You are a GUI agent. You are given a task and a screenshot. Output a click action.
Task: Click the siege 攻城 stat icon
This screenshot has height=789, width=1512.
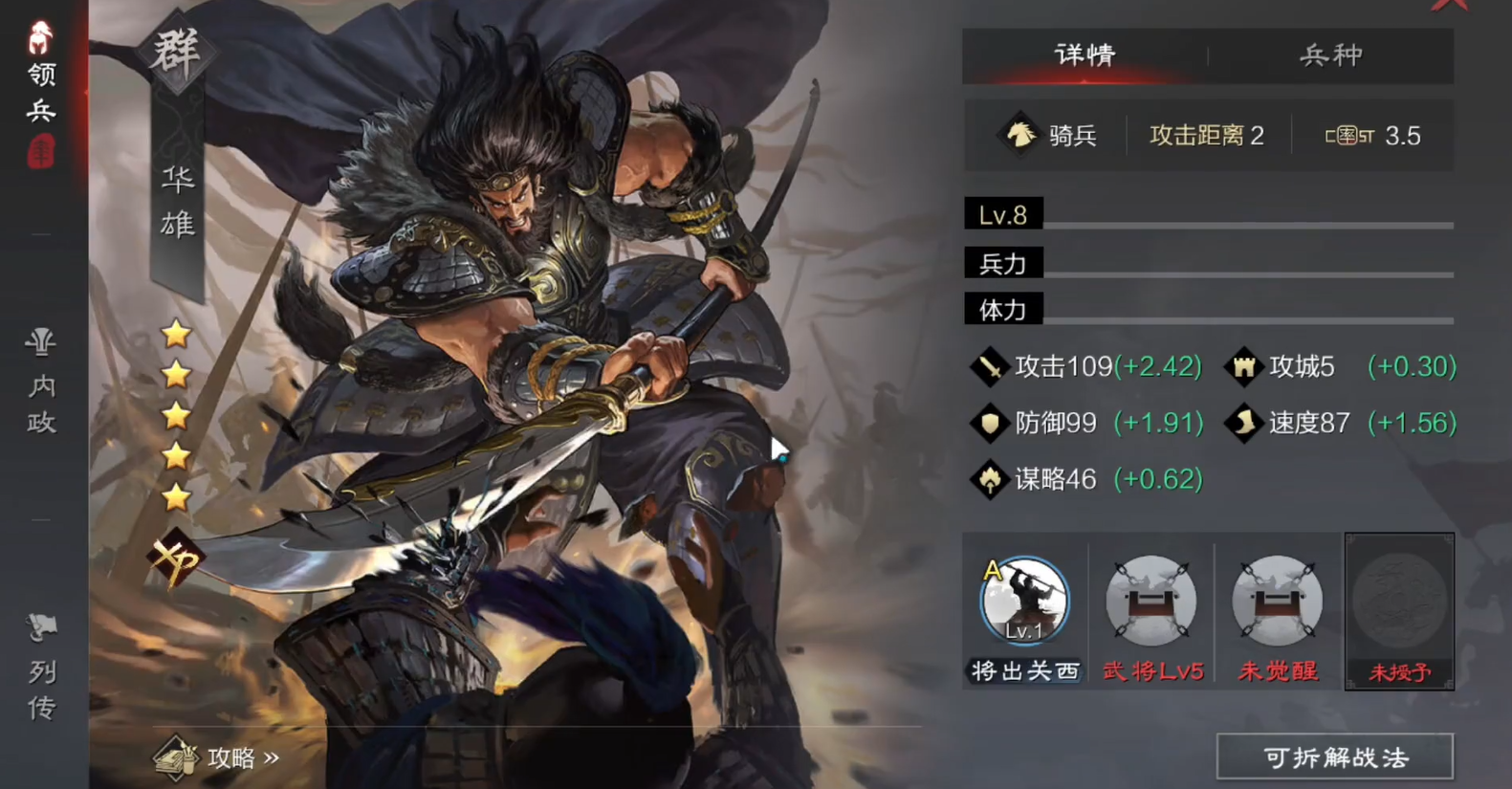click(x=1243, y=366)
